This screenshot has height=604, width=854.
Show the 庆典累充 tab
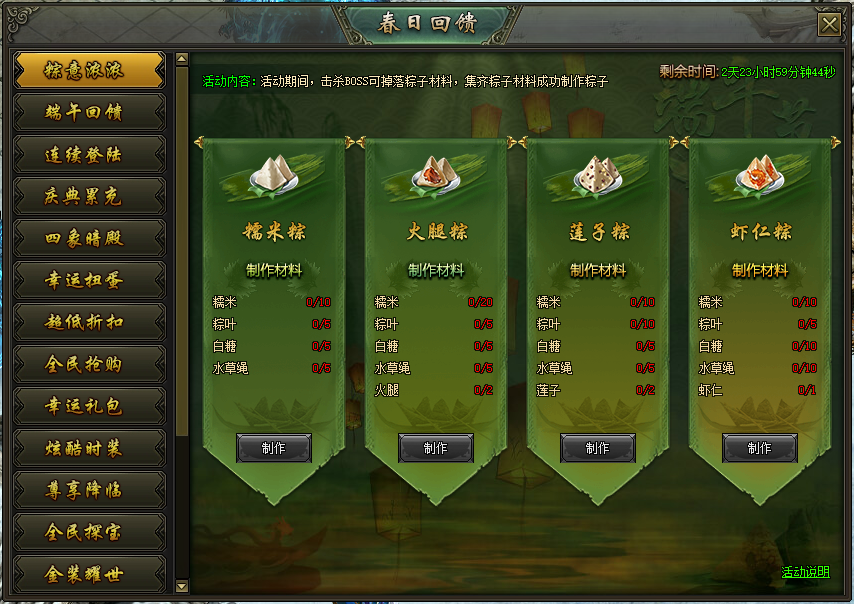coord(89,196)
